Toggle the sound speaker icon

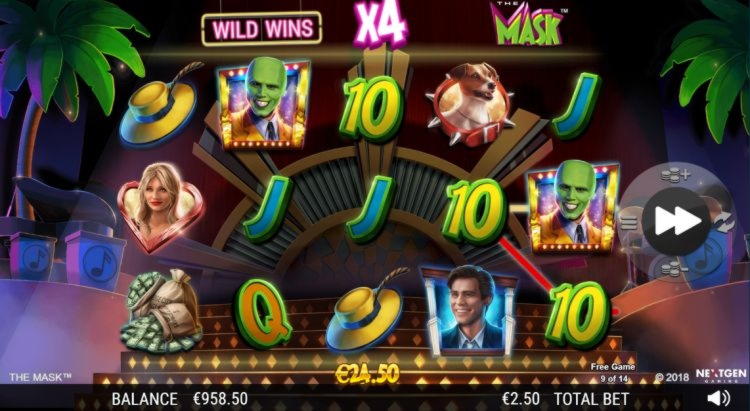coord(718,398)
